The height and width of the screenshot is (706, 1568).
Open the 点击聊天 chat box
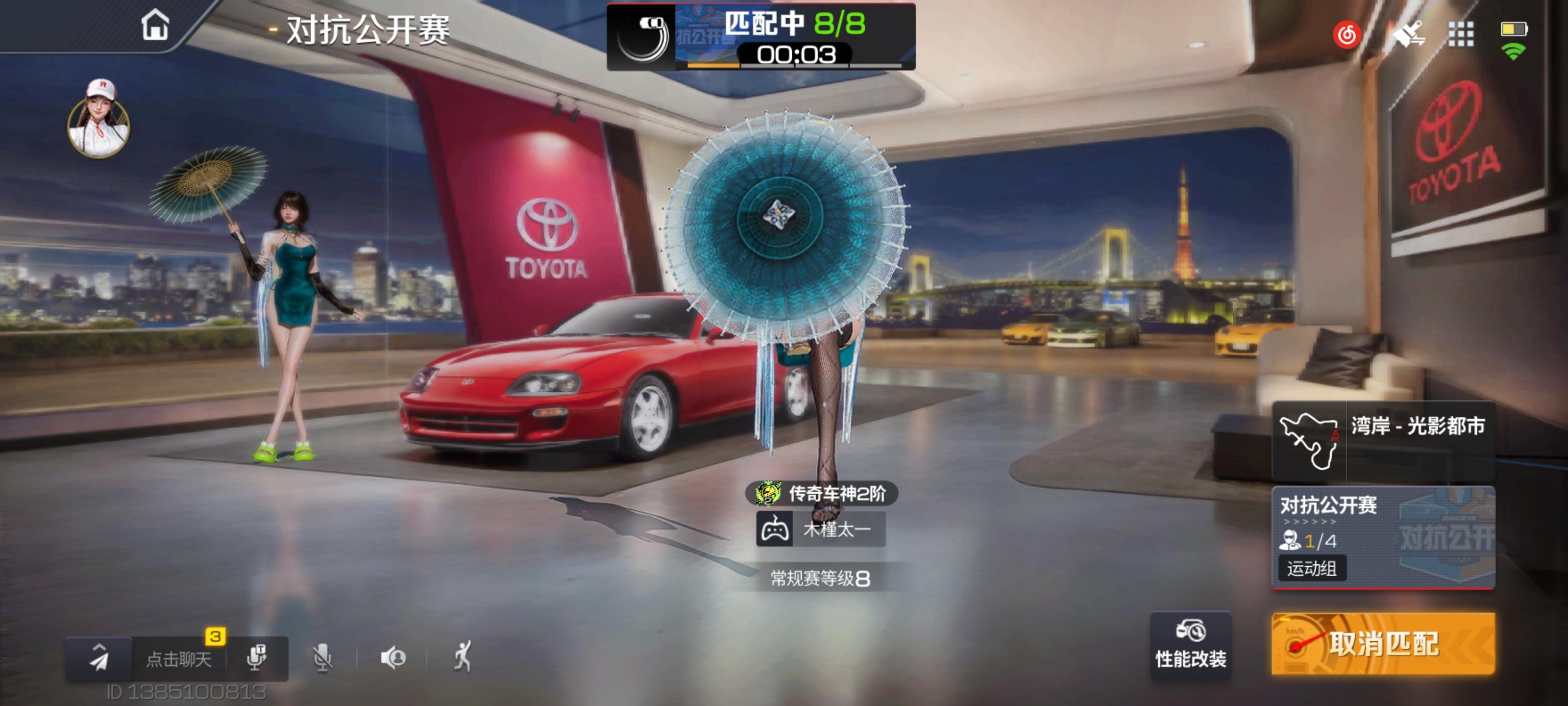[178, 659]
